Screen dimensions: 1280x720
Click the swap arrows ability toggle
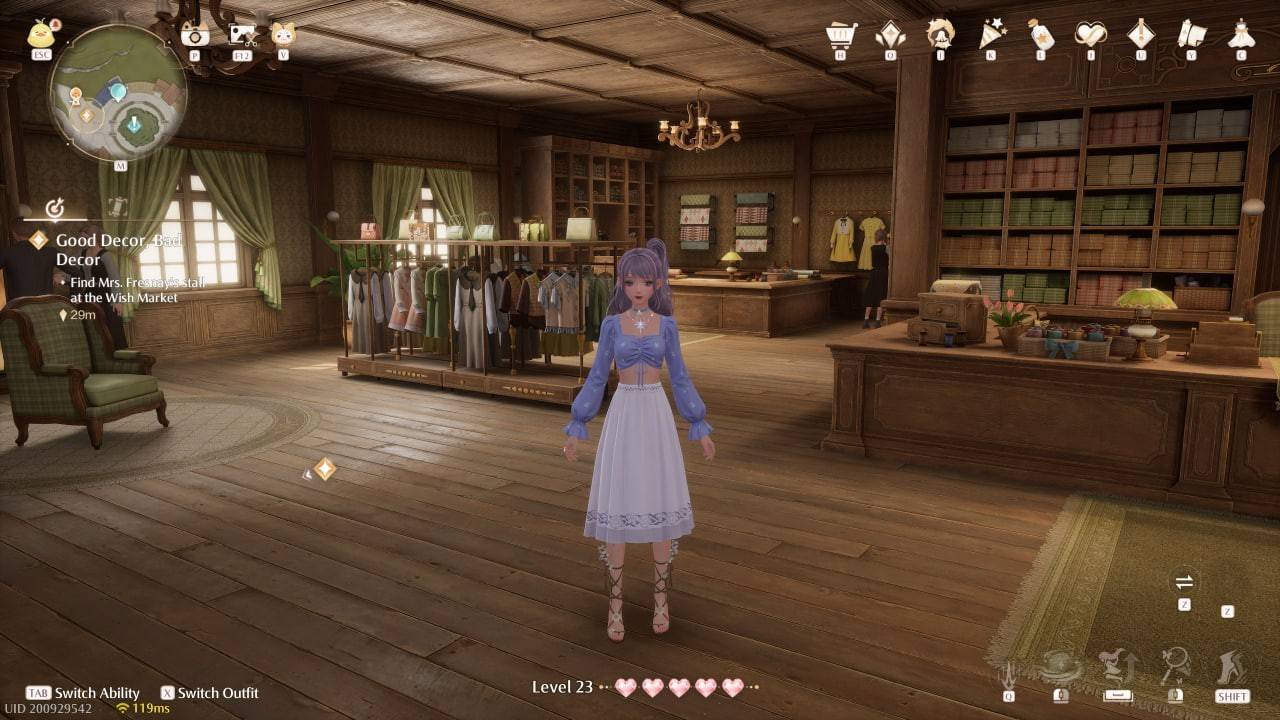point(1184,582)
